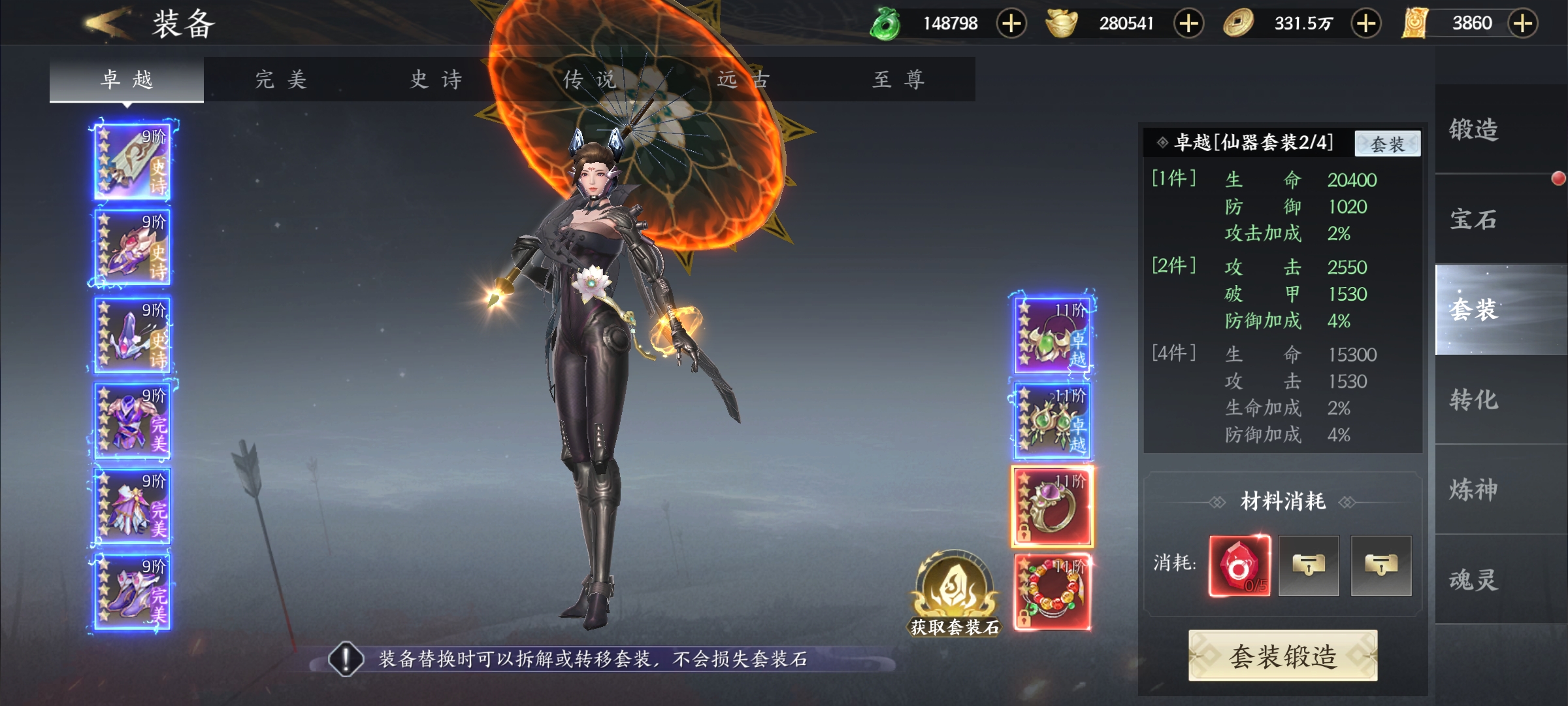Select the red set stone material slot

(x=1239, y=565)
